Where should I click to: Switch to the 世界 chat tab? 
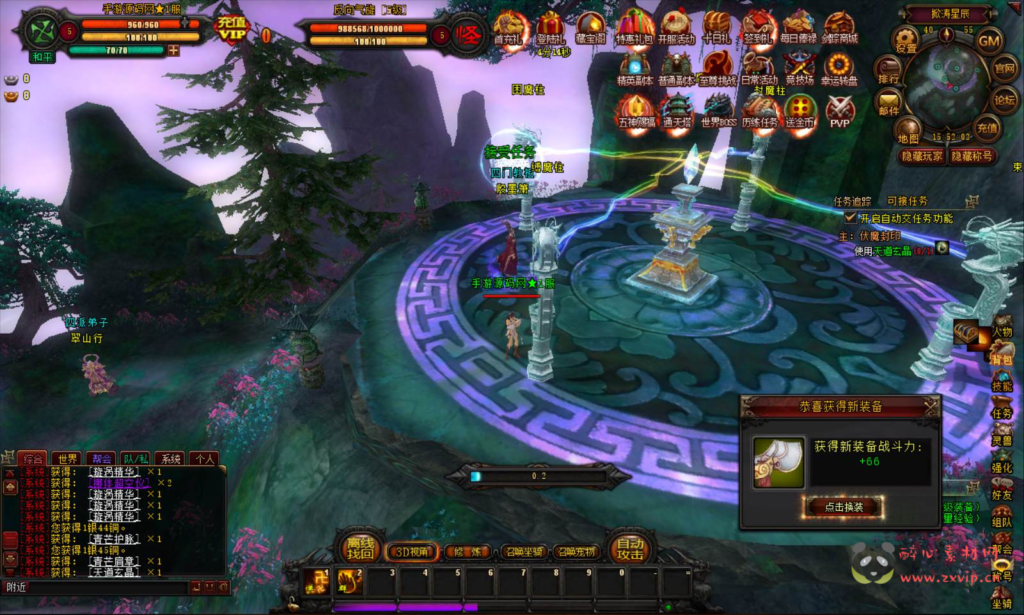pos(66,458)
